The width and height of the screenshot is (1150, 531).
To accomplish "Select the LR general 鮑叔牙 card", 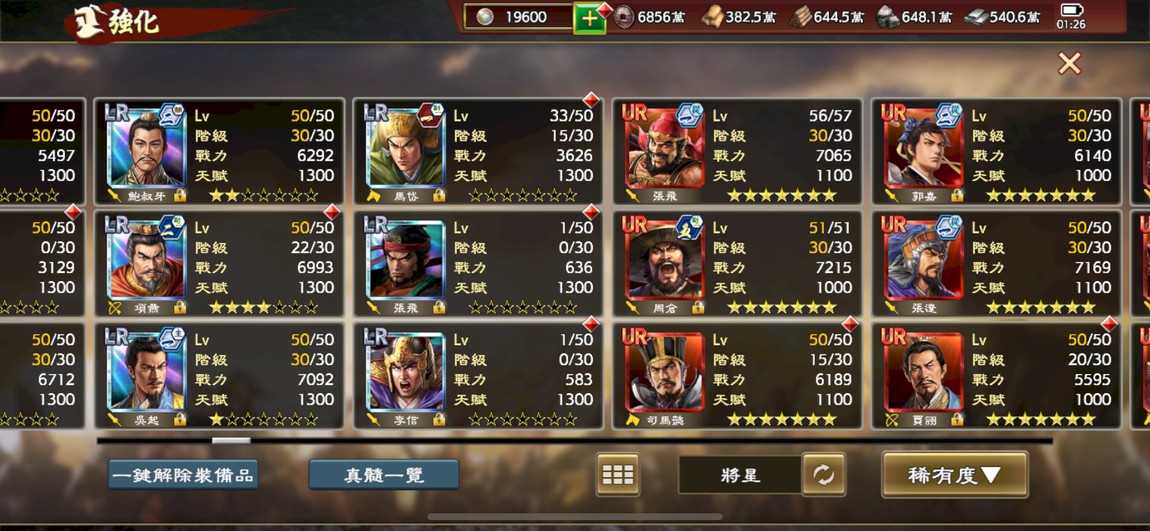I will point(220,151).
